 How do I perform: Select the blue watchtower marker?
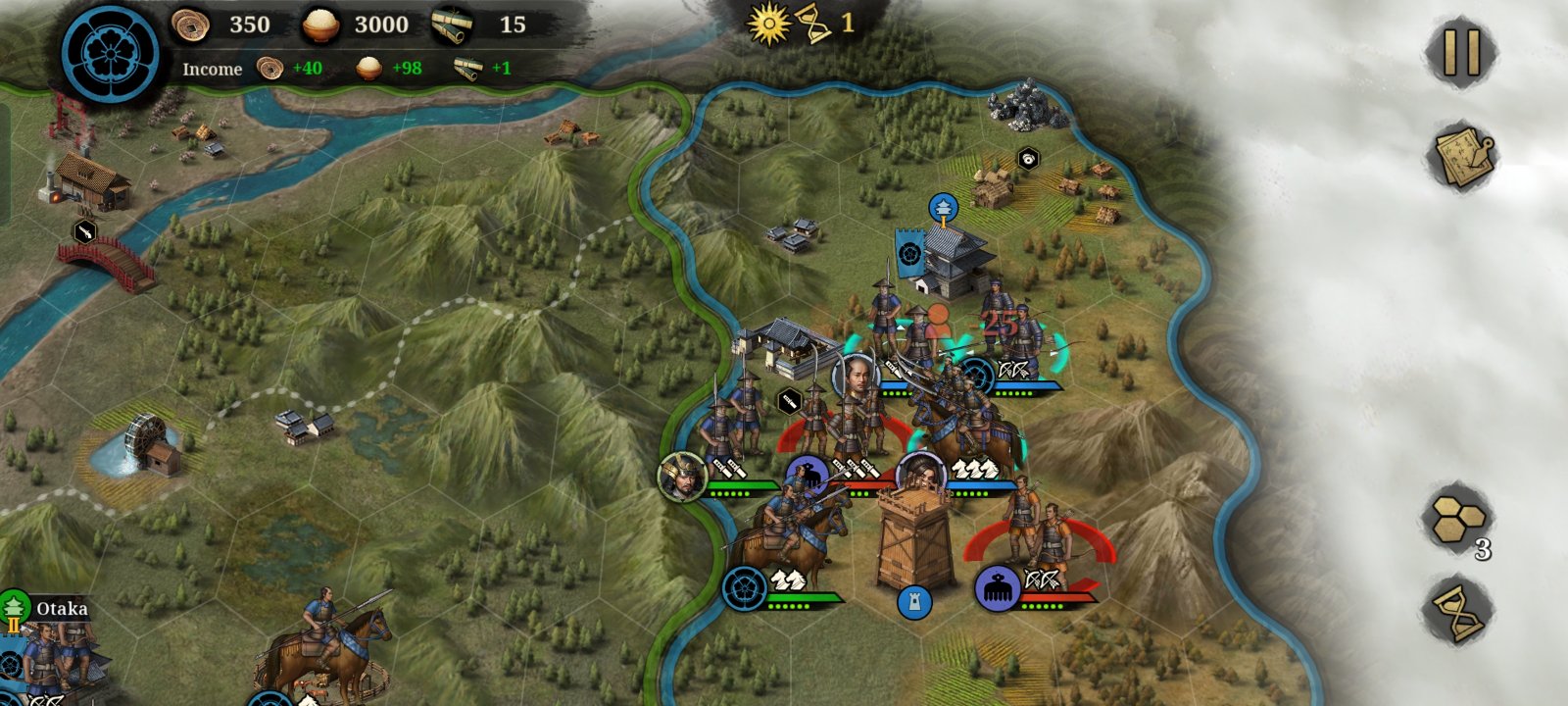coord(913,602)
